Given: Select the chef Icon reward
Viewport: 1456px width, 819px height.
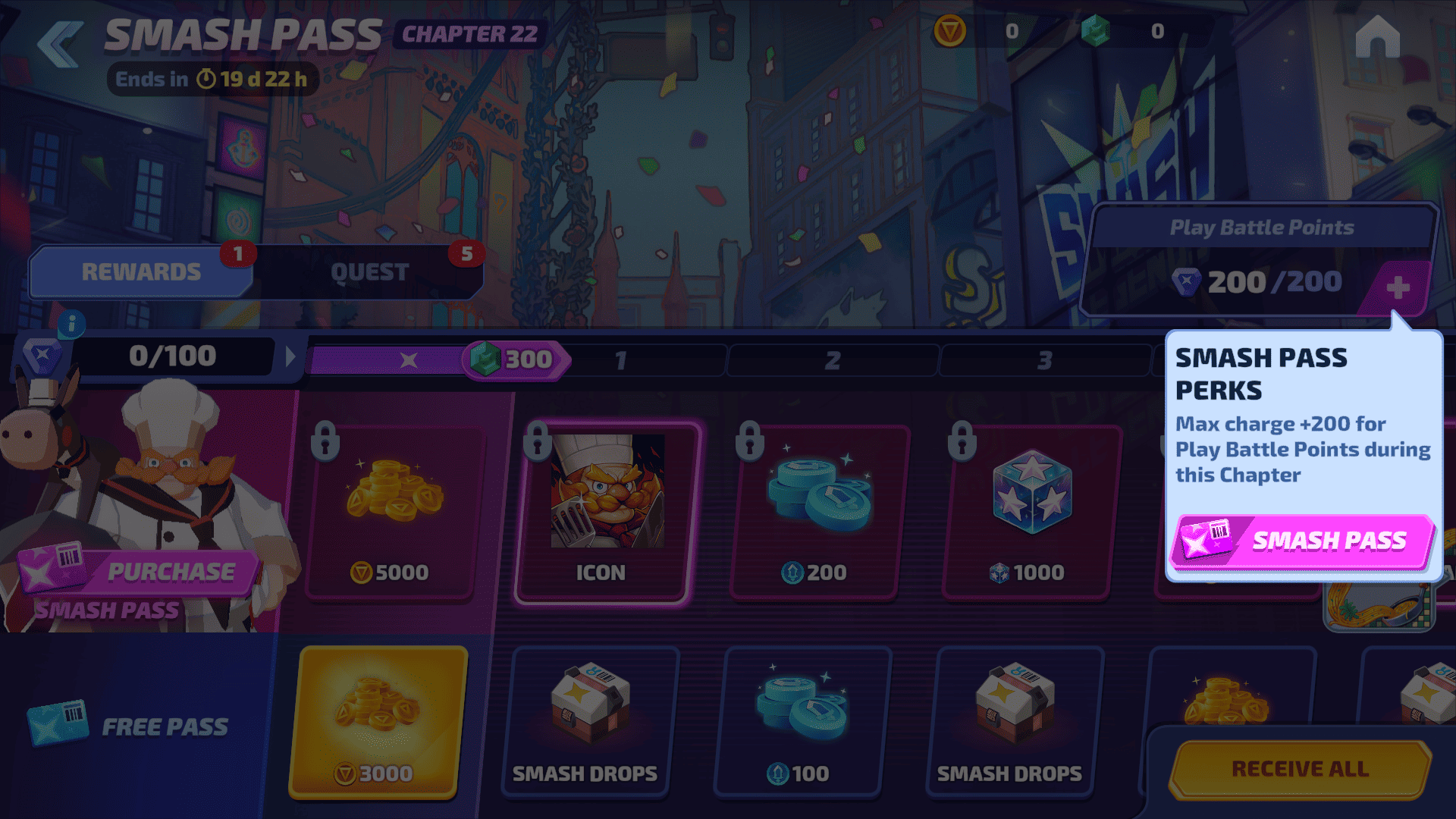Looking at the screenshot, I should coord(603,513).
